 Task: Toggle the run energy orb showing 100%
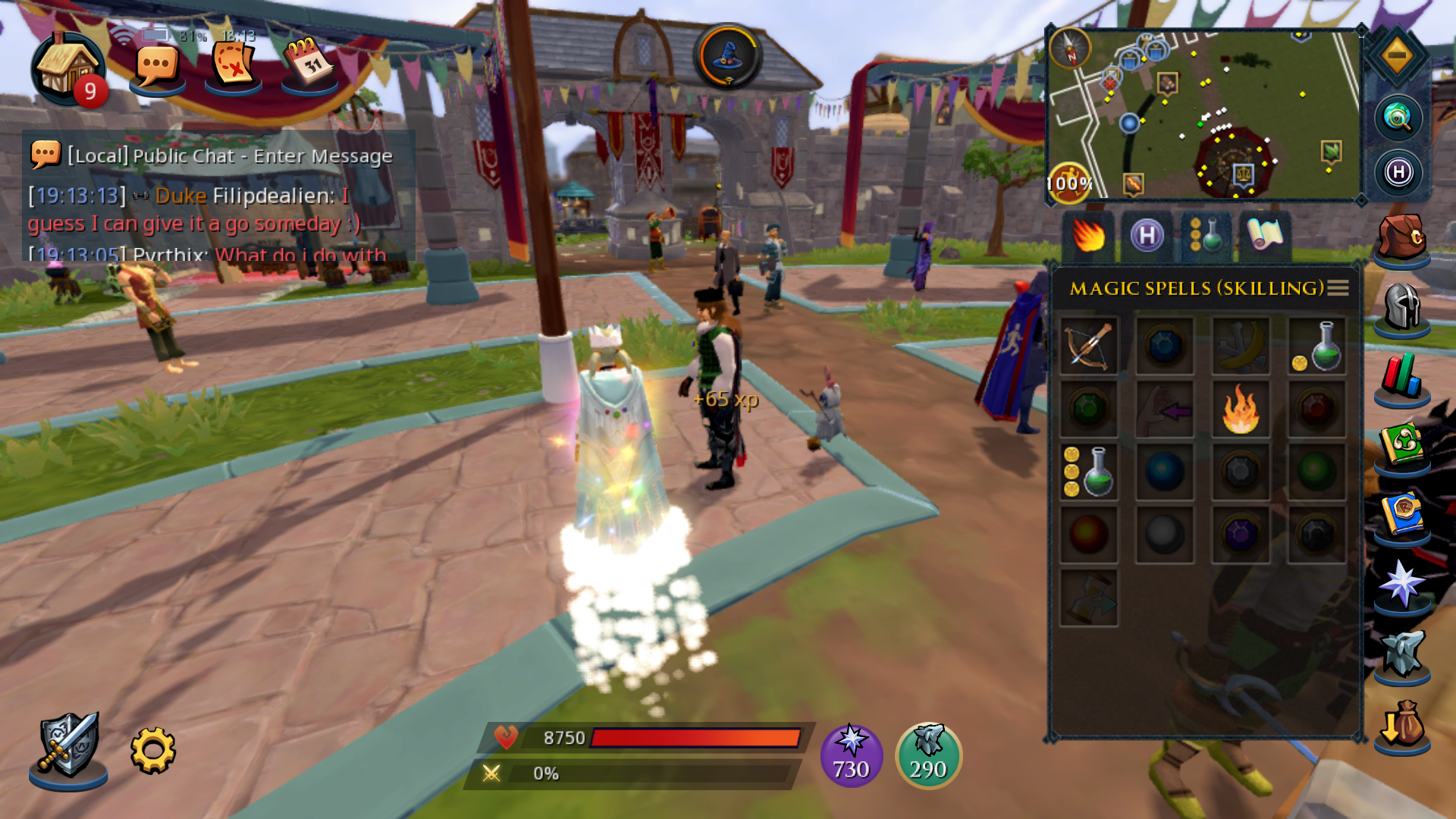(1069, 183)
